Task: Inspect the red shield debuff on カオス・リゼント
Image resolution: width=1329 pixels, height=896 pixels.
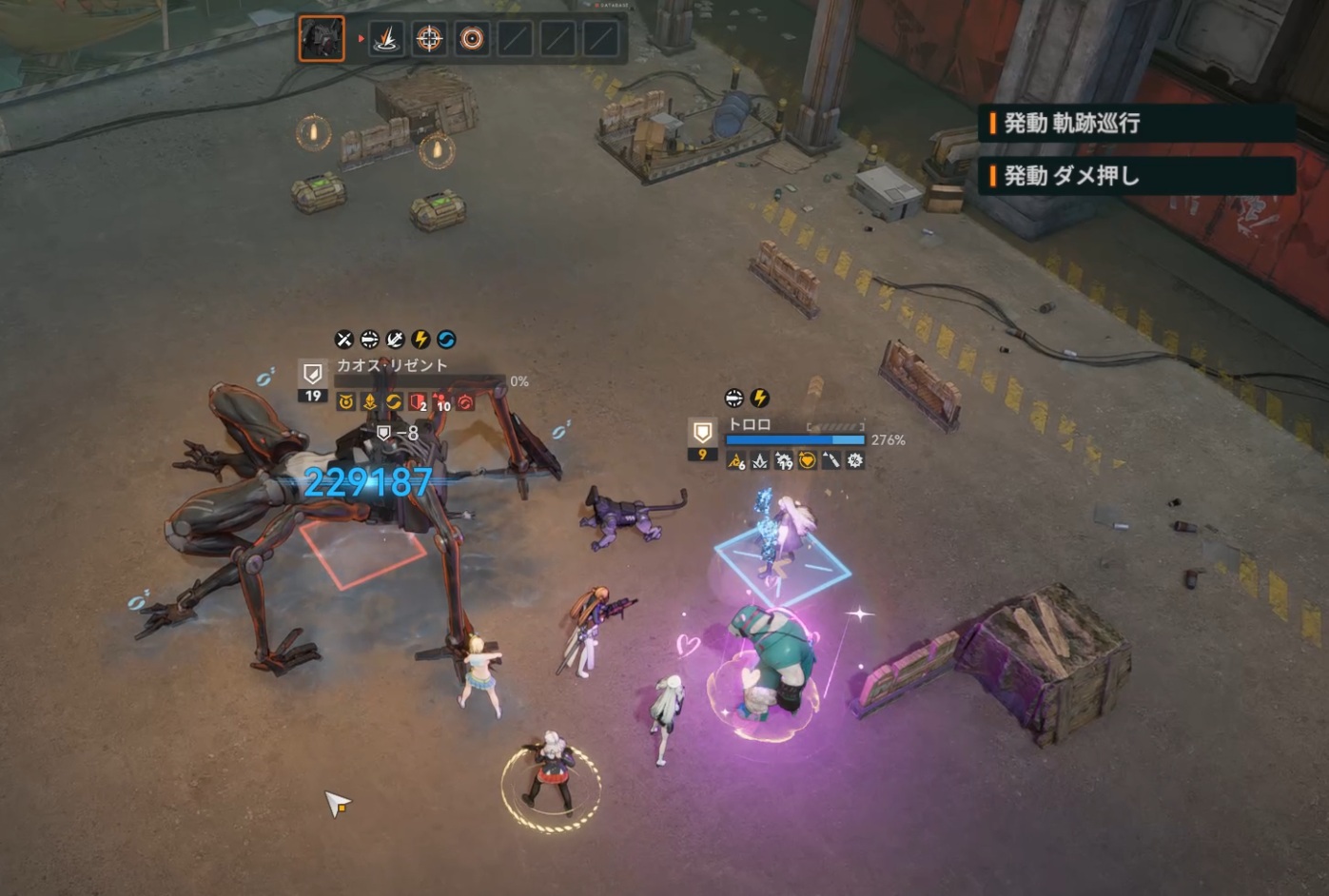Action: pyautogui.click(x=417, y=402)
